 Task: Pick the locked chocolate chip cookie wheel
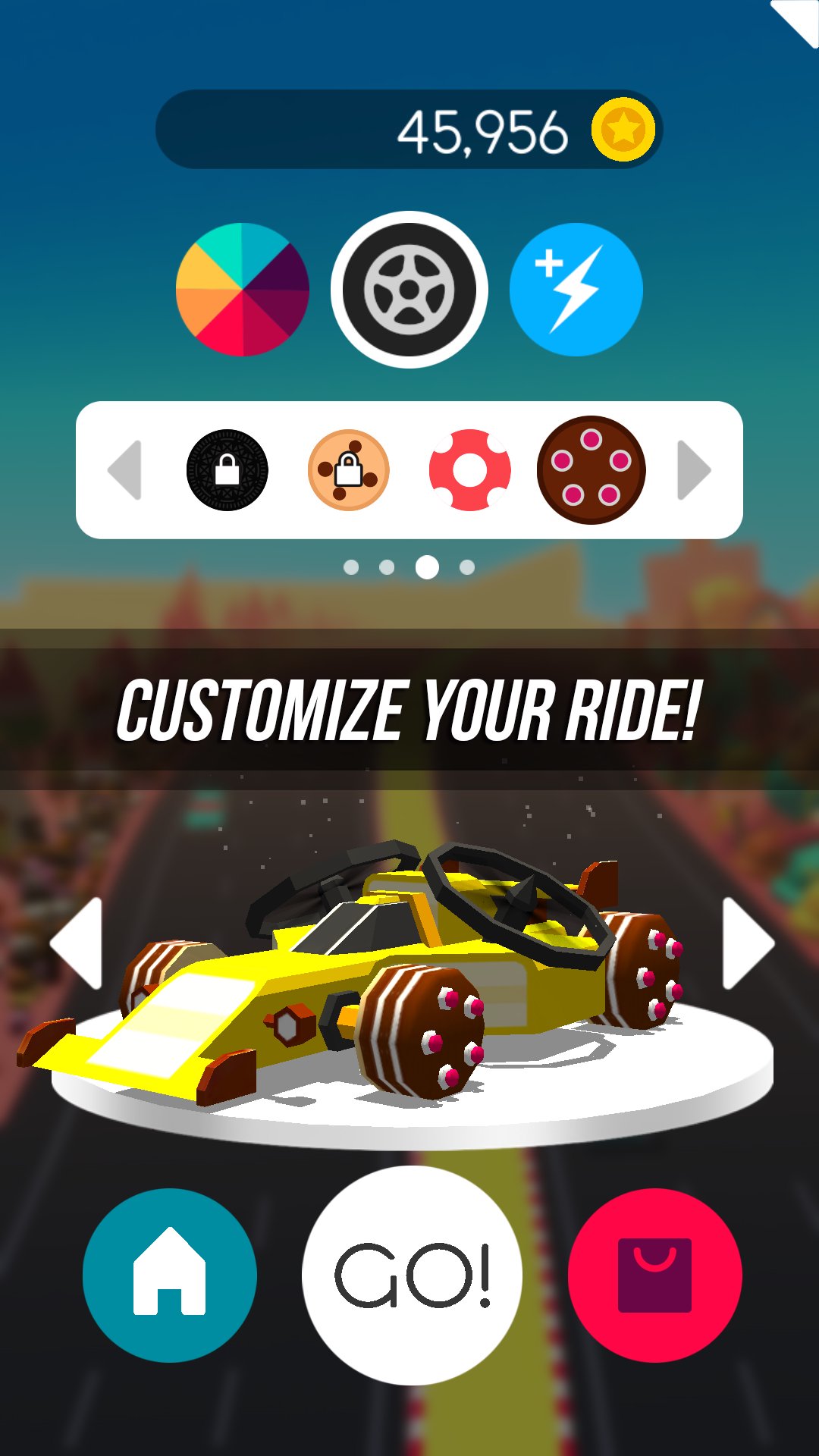coord(349,470)
